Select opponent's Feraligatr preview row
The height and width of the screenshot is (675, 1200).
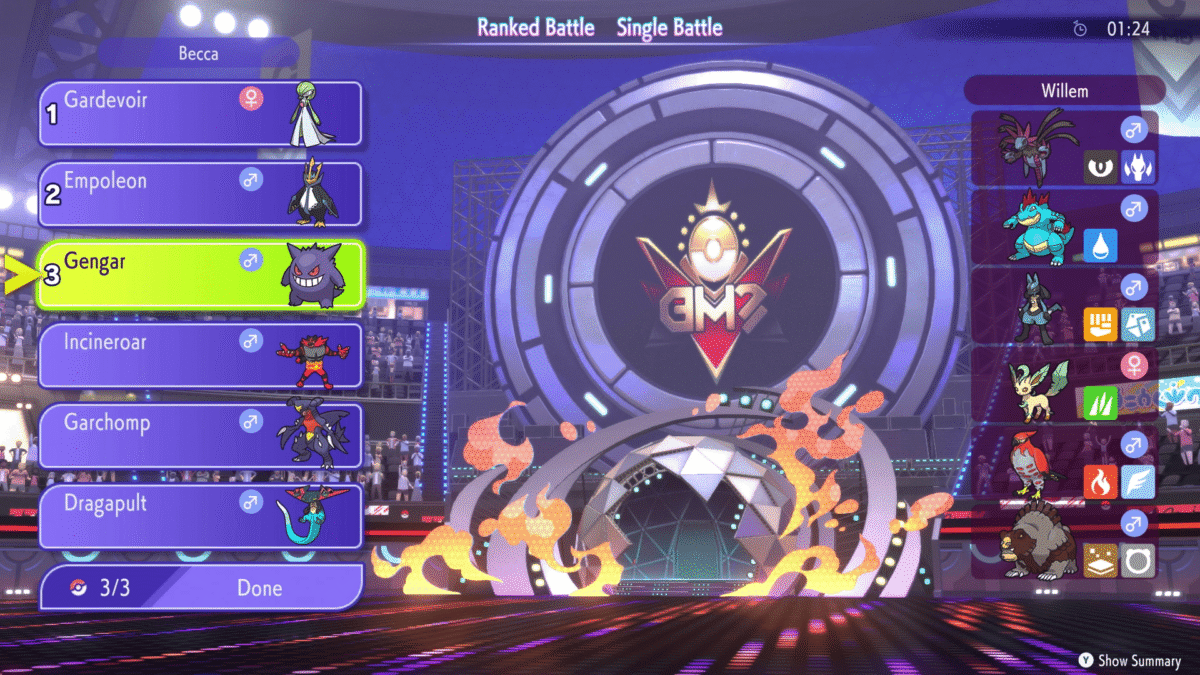tap(1064, 228)
